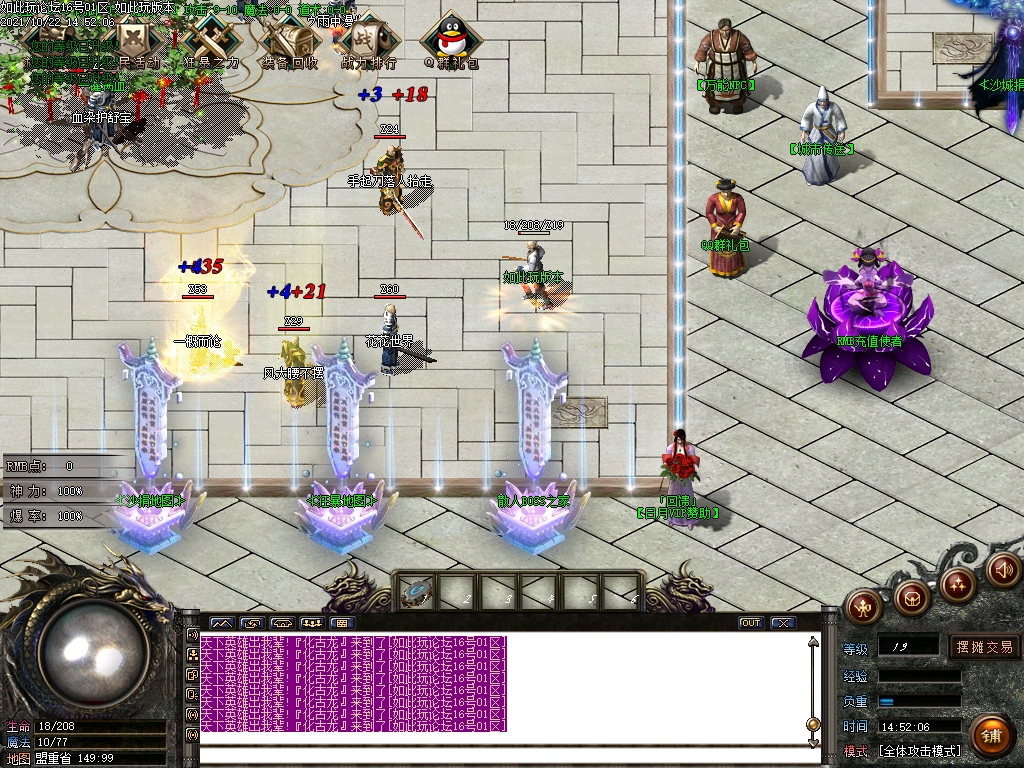The height and width of the screenshot is (768, 1024).
Task: Toggle the sound speaker button
Action: [x=1002, y=571]
